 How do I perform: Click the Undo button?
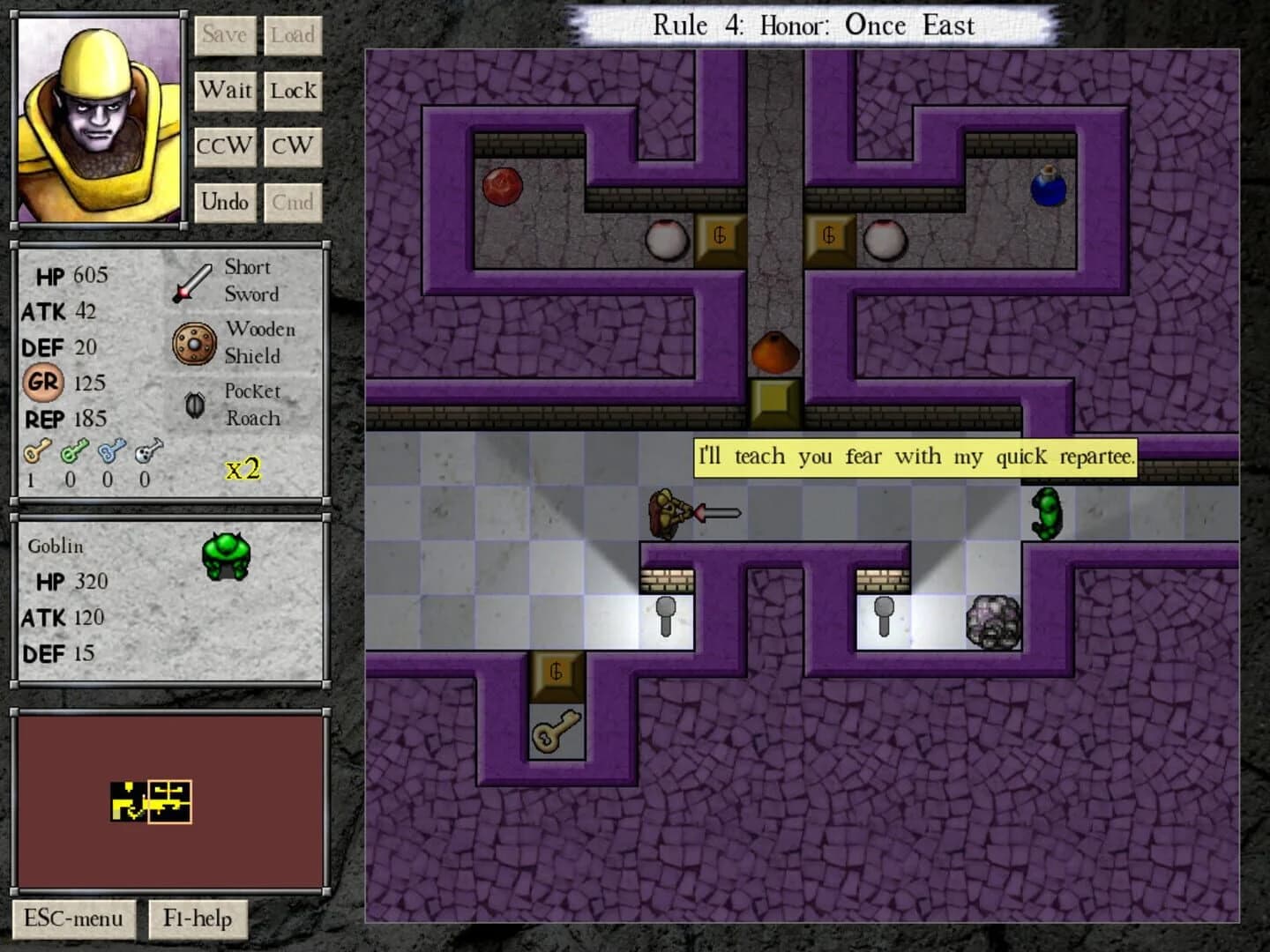225,202
